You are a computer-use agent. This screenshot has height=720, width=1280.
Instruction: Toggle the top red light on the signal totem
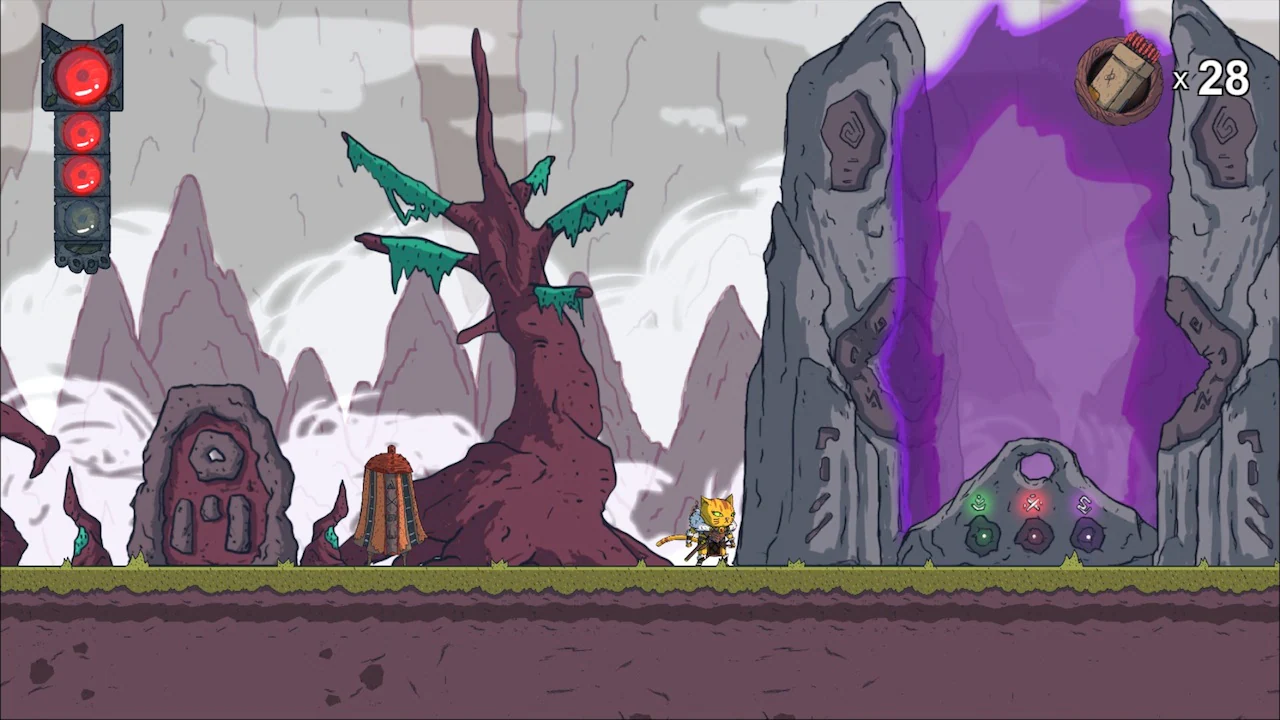pyautogui.click(x=83, y=75)
